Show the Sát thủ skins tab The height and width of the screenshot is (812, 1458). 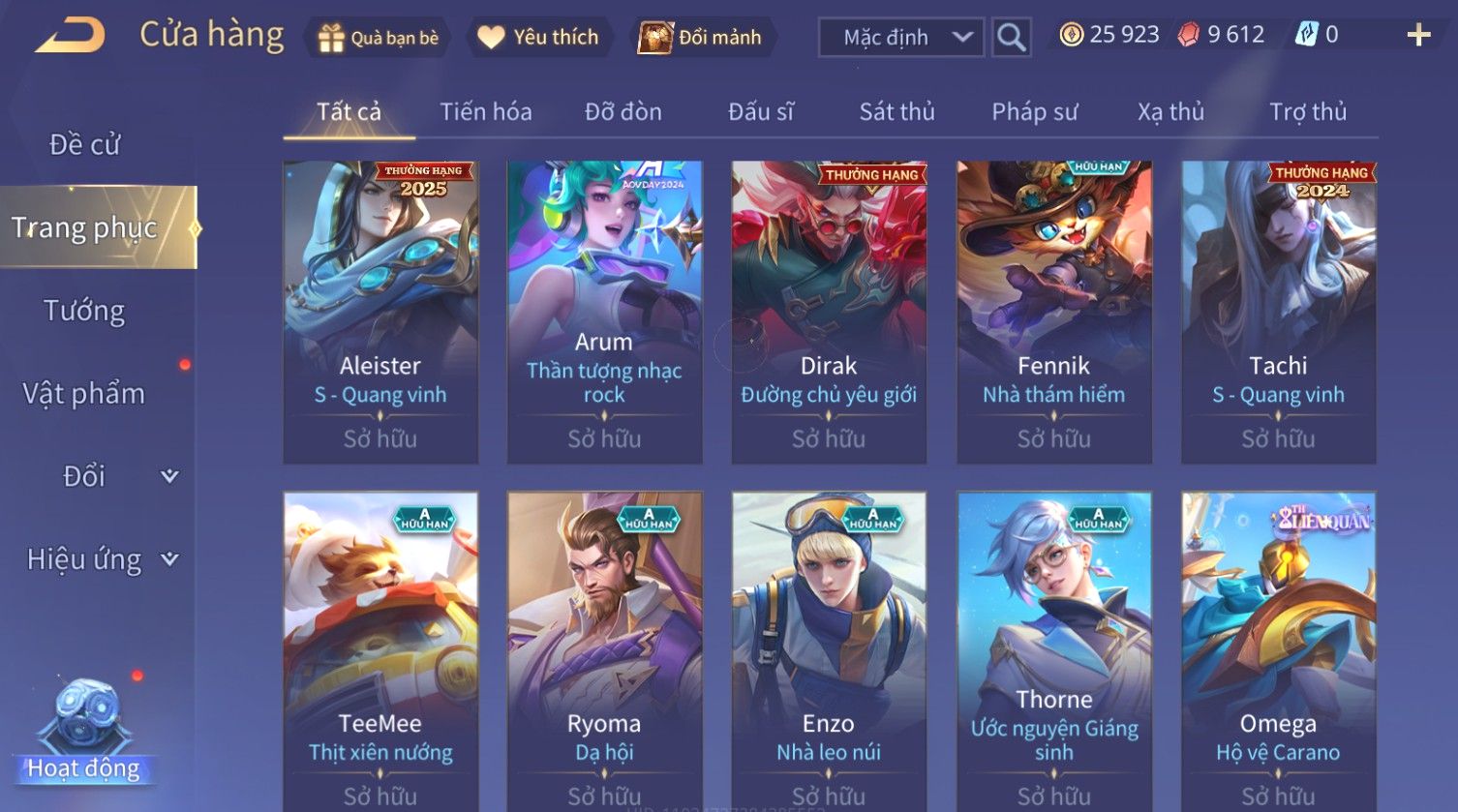pos(896,112)
